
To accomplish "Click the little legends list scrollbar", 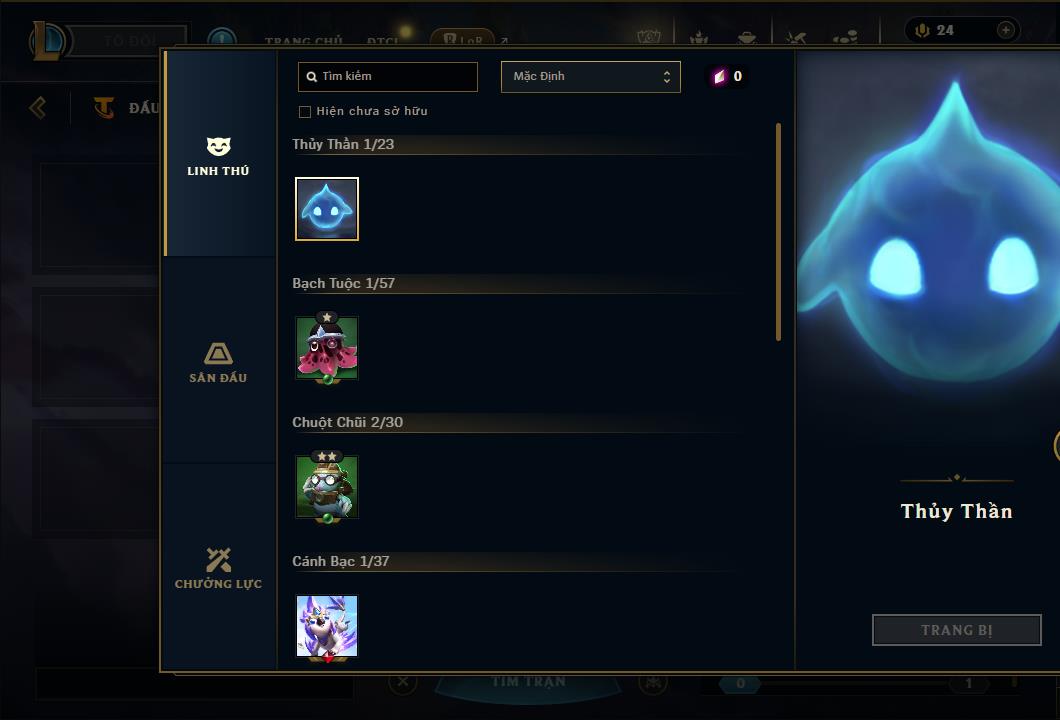I will (778, 232).
